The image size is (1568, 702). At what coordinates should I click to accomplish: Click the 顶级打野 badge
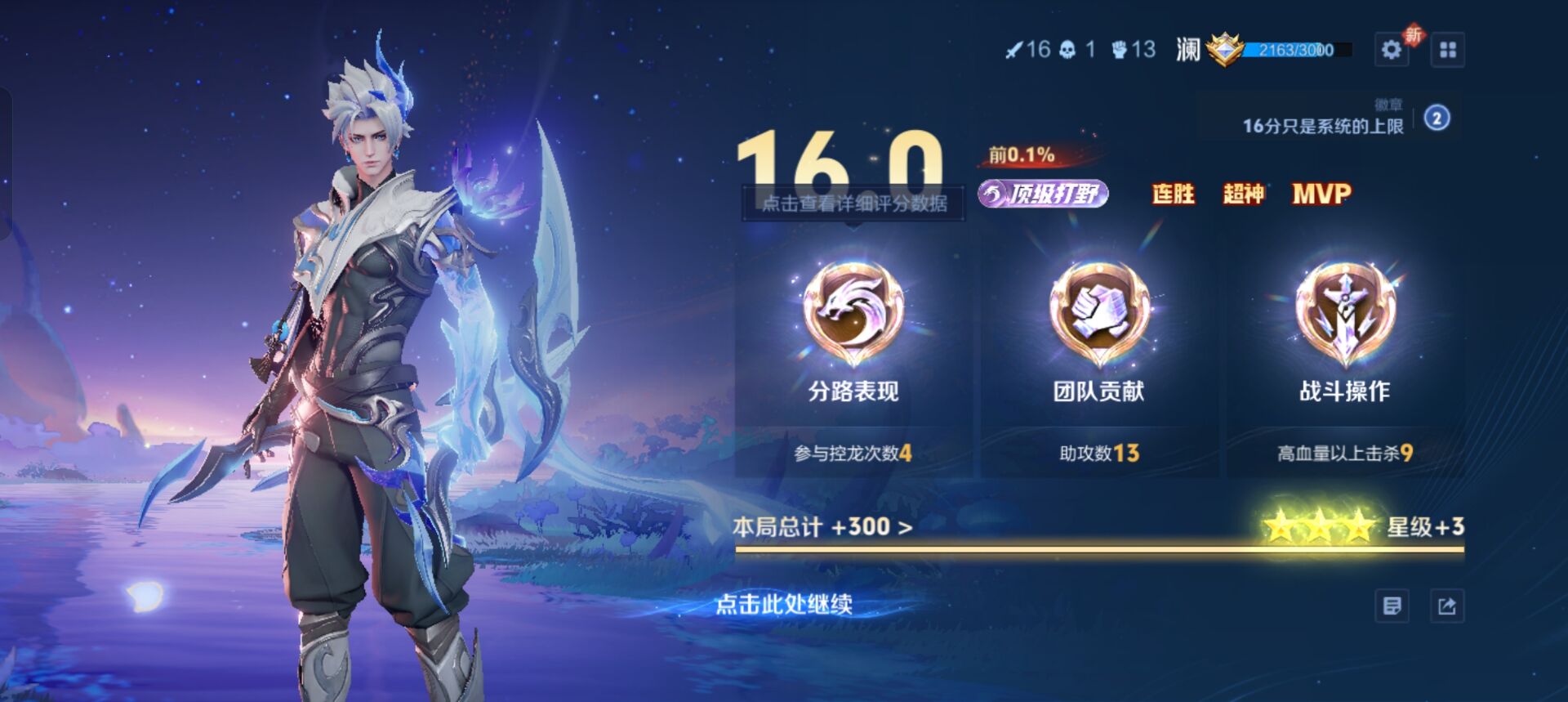[x=1042, y=195]
